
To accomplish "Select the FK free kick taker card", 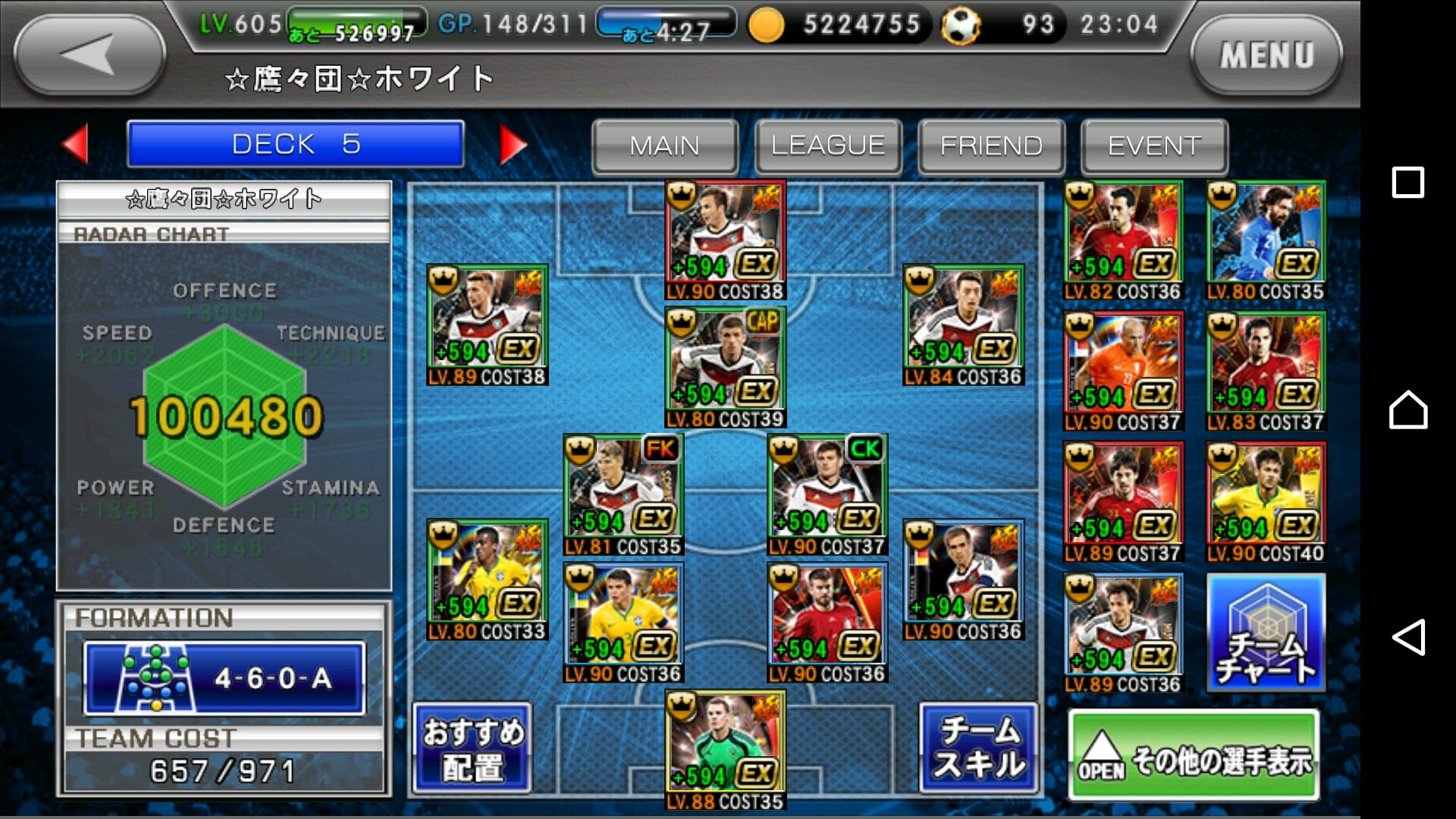I will coord(623,494).
